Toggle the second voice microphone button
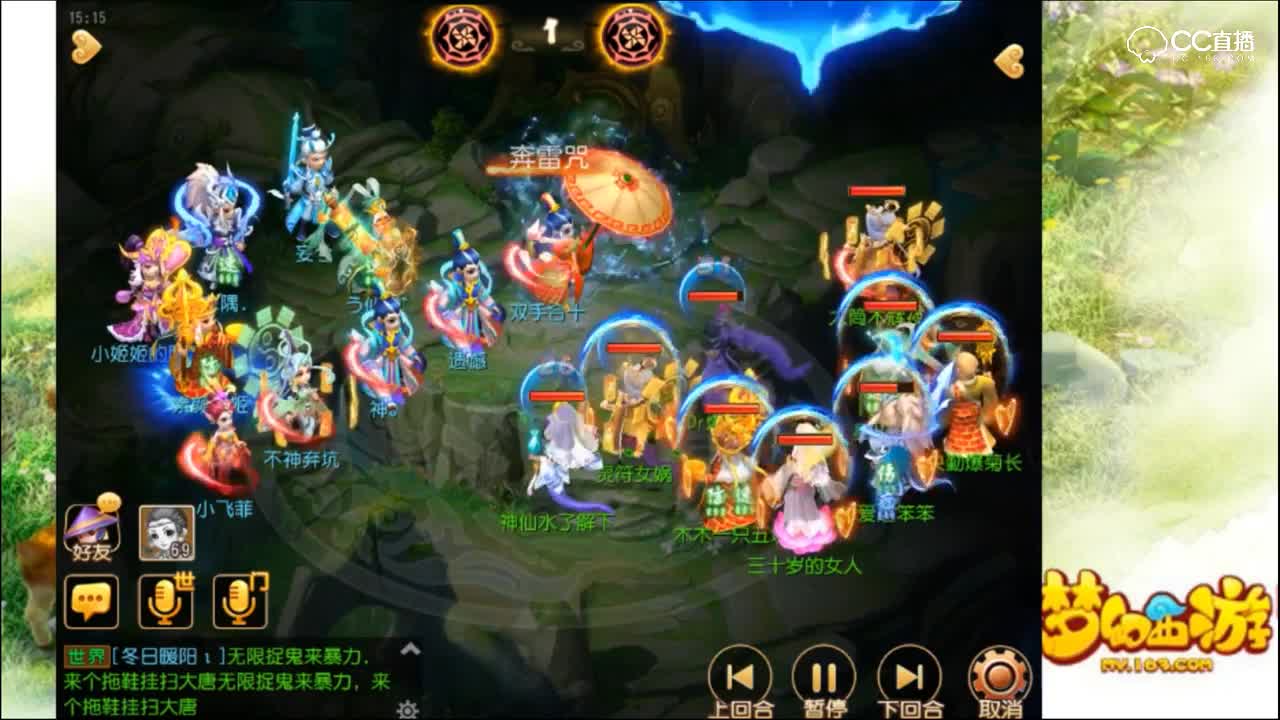 [239, 601]
